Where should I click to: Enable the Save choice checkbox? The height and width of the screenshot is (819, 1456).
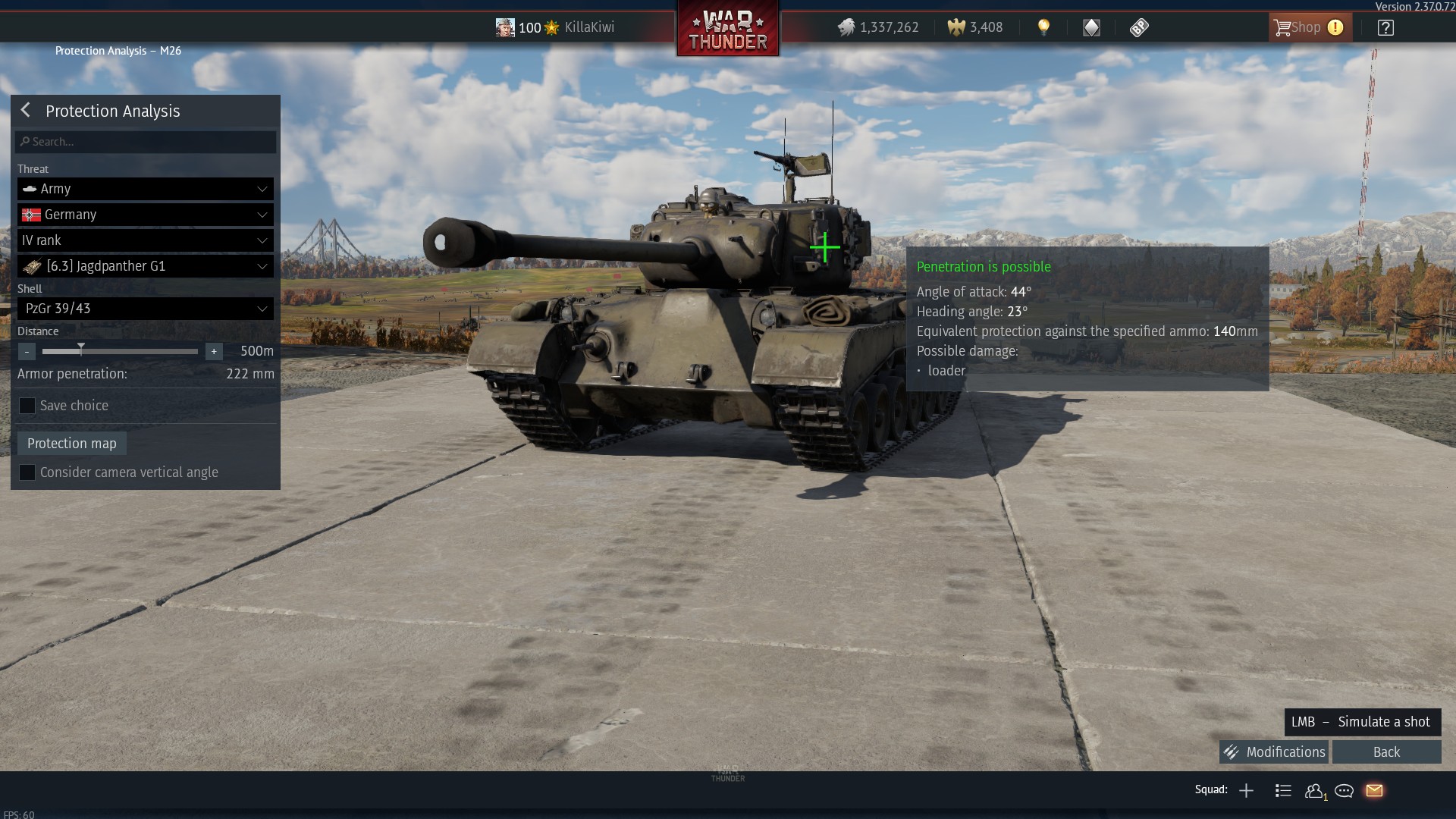click(27, 406)
